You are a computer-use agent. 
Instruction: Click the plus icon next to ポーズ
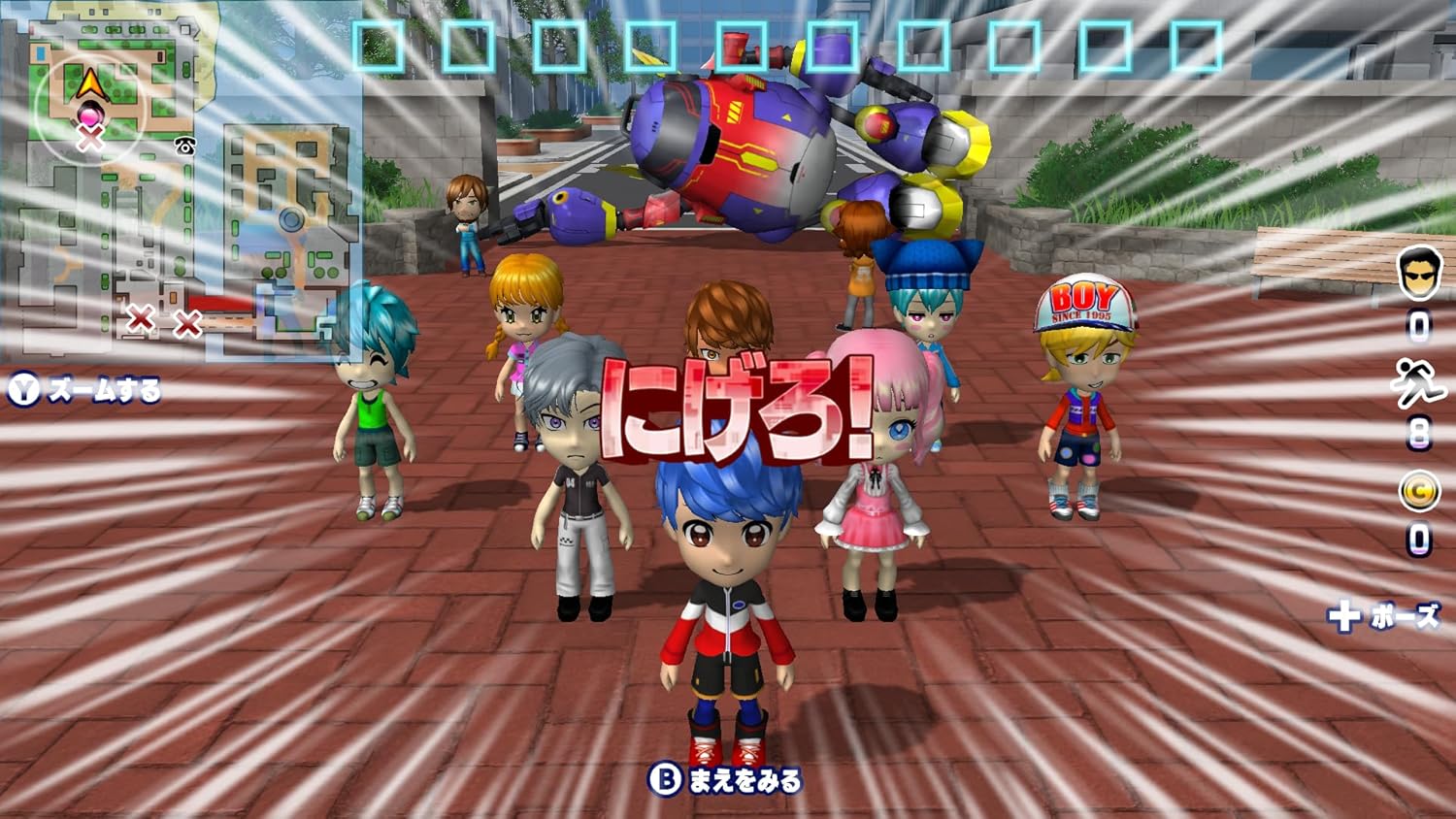(1346, 614)
